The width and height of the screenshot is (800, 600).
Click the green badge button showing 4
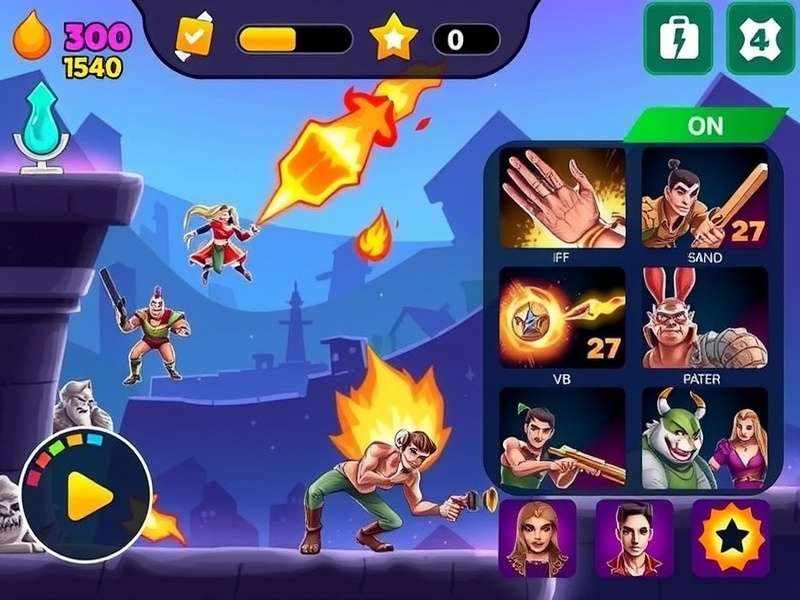click(x=760, y=38)
